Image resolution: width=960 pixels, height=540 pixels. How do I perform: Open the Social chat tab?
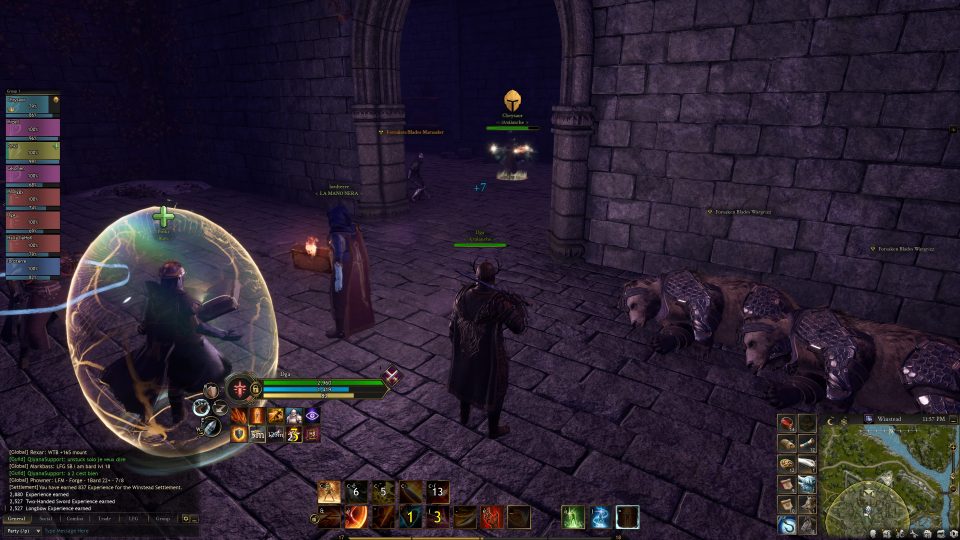pyautogui.click(x=46, y=519)
